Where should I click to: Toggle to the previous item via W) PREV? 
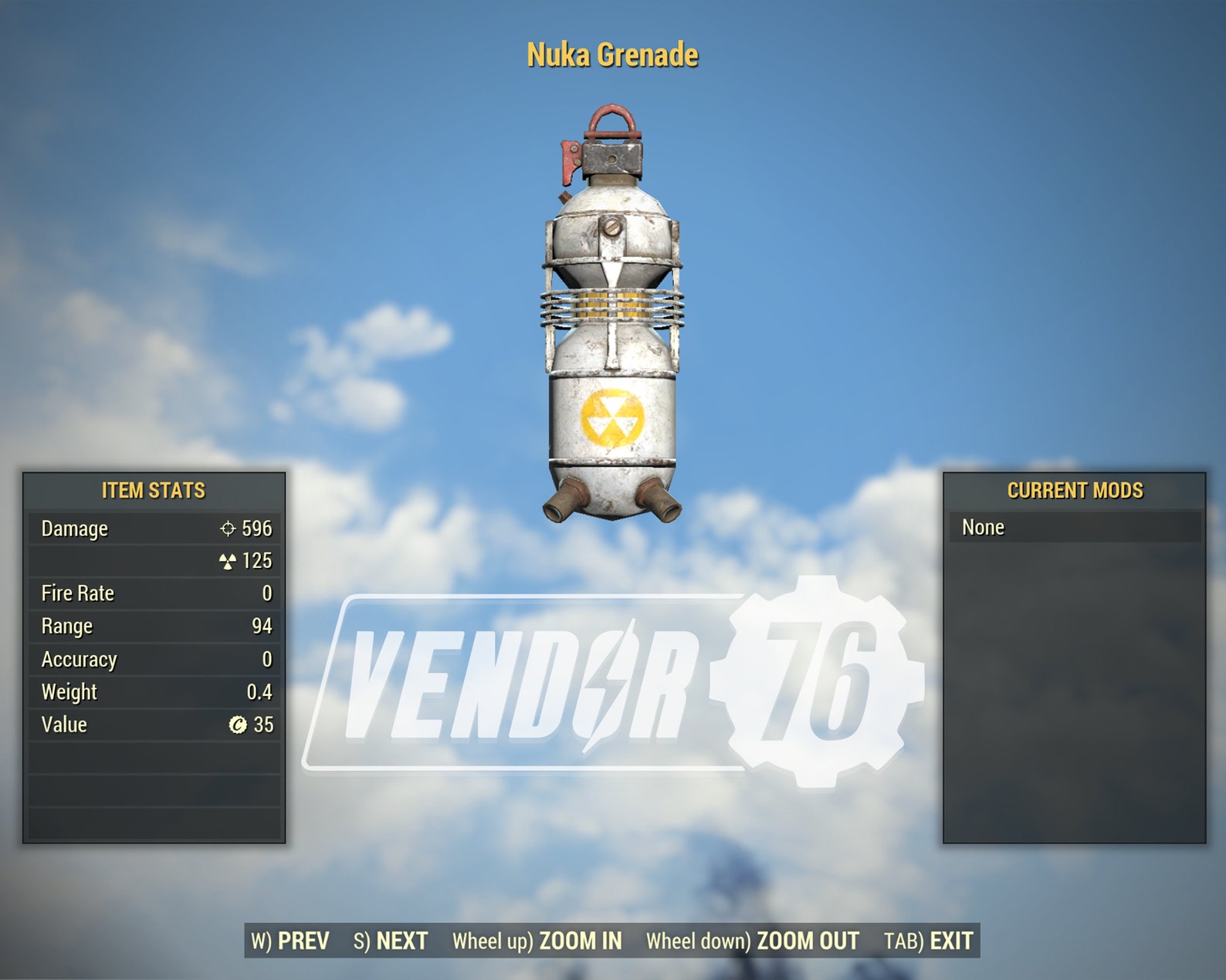click(290, 941)
